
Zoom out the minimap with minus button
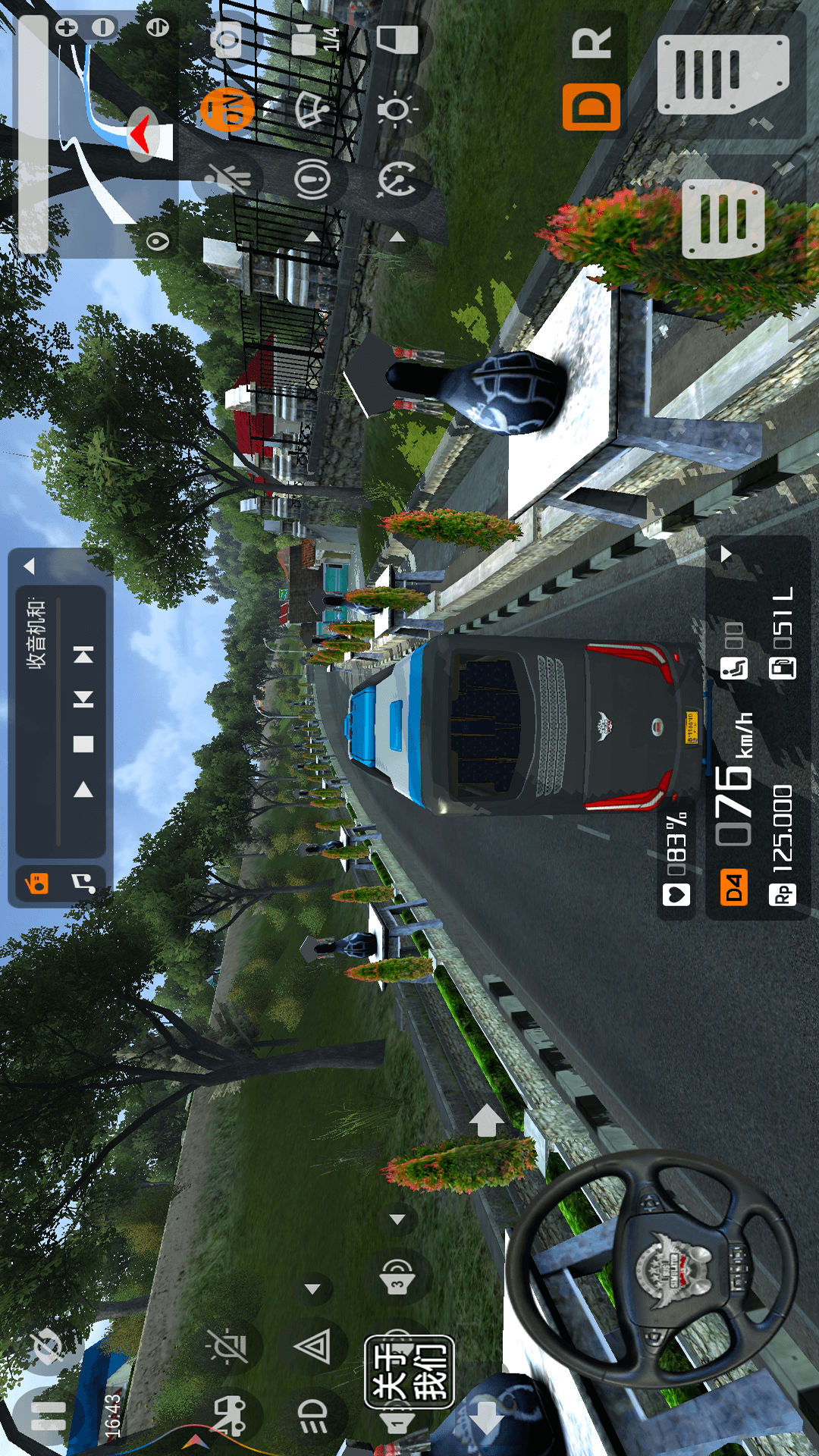(103, 28)
